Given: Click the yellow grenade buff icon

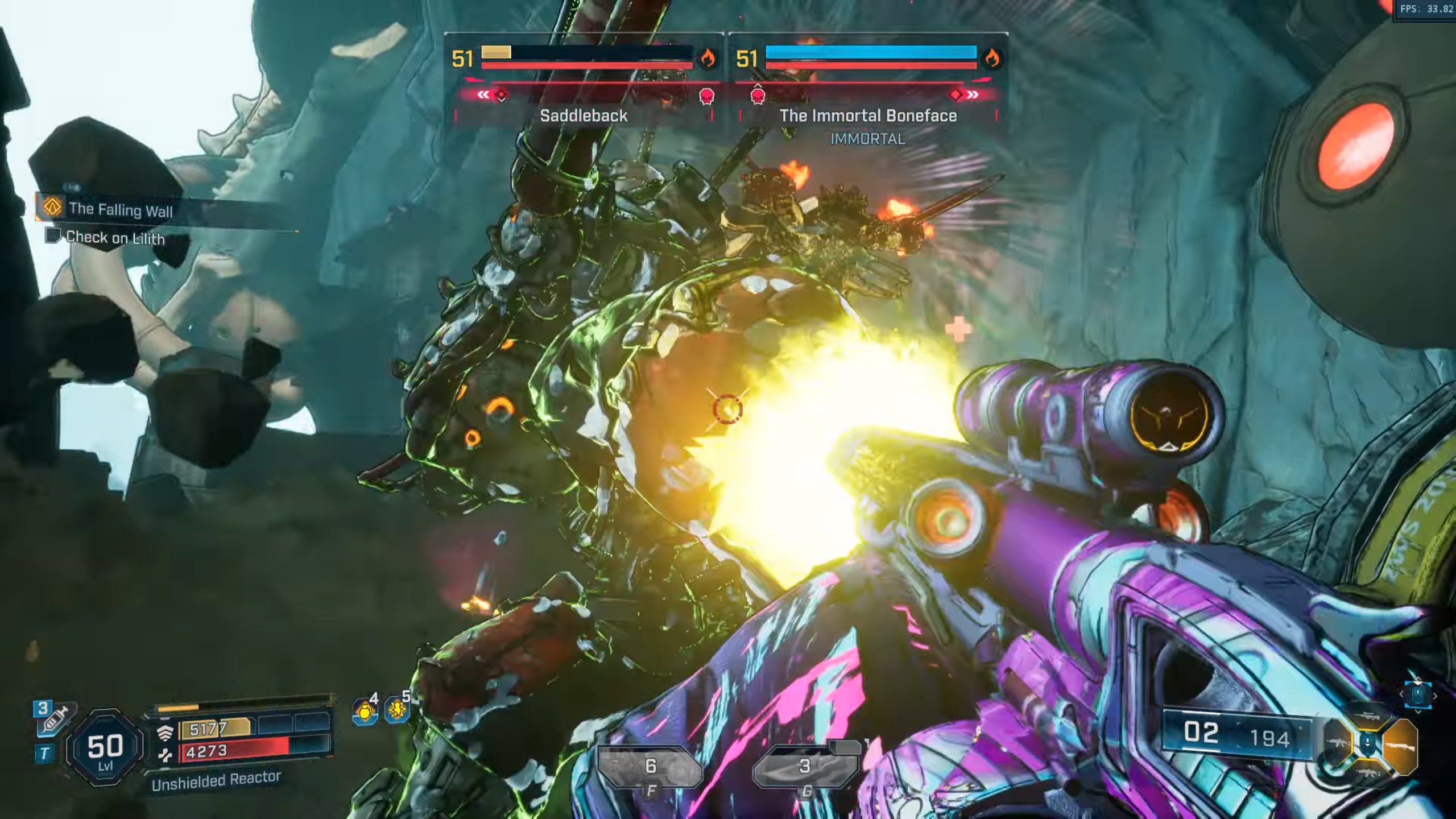Looking at the screenshot, I should point(365,712).
